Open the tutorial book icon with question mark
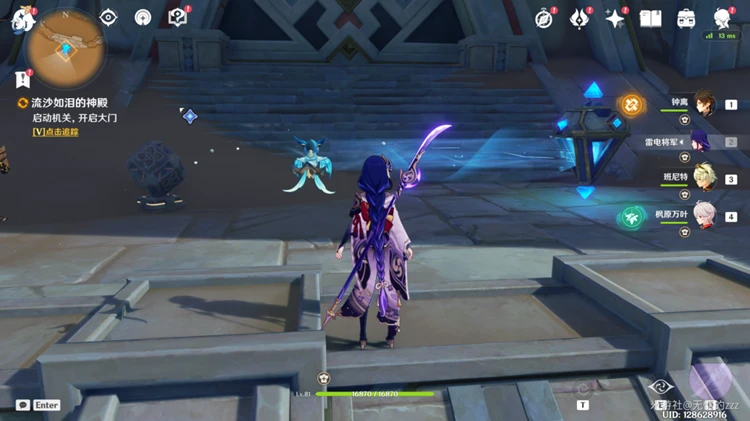 (178, 17)
